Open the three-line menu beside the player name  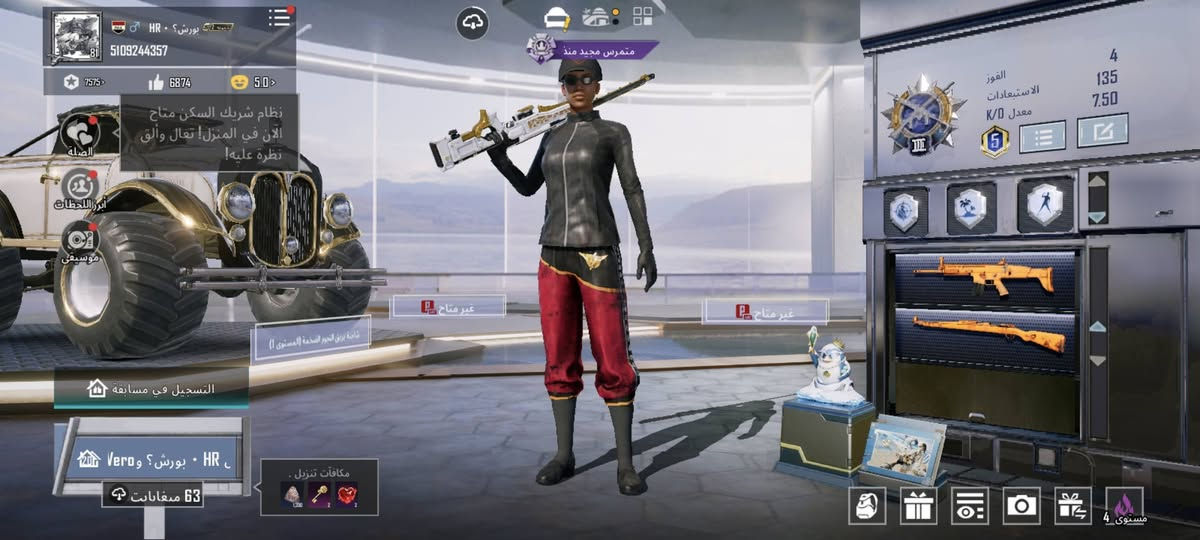[280, 18]
